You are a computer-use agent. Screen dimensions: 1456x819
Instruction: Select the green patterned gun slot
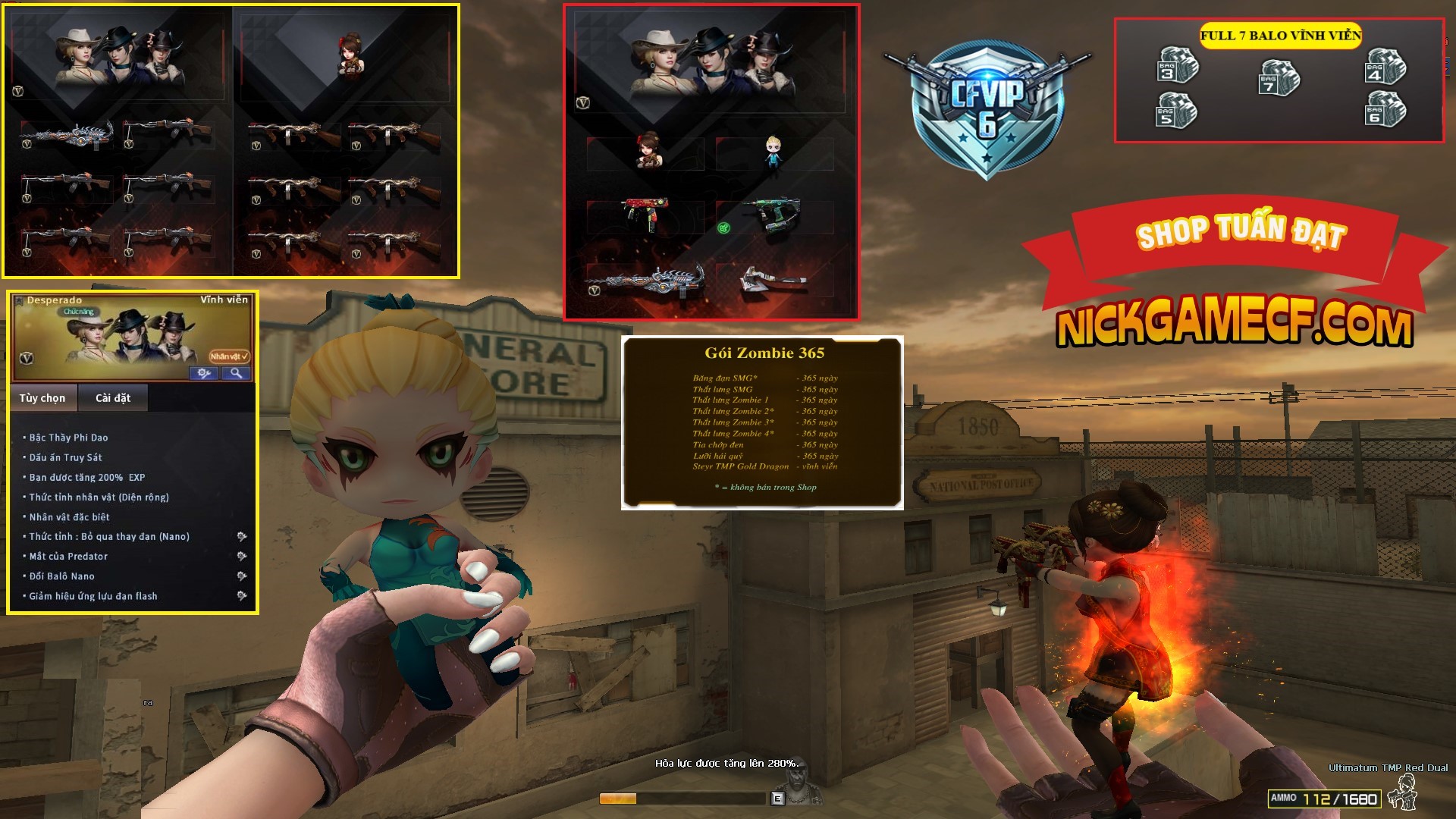(x=775, y=215)
